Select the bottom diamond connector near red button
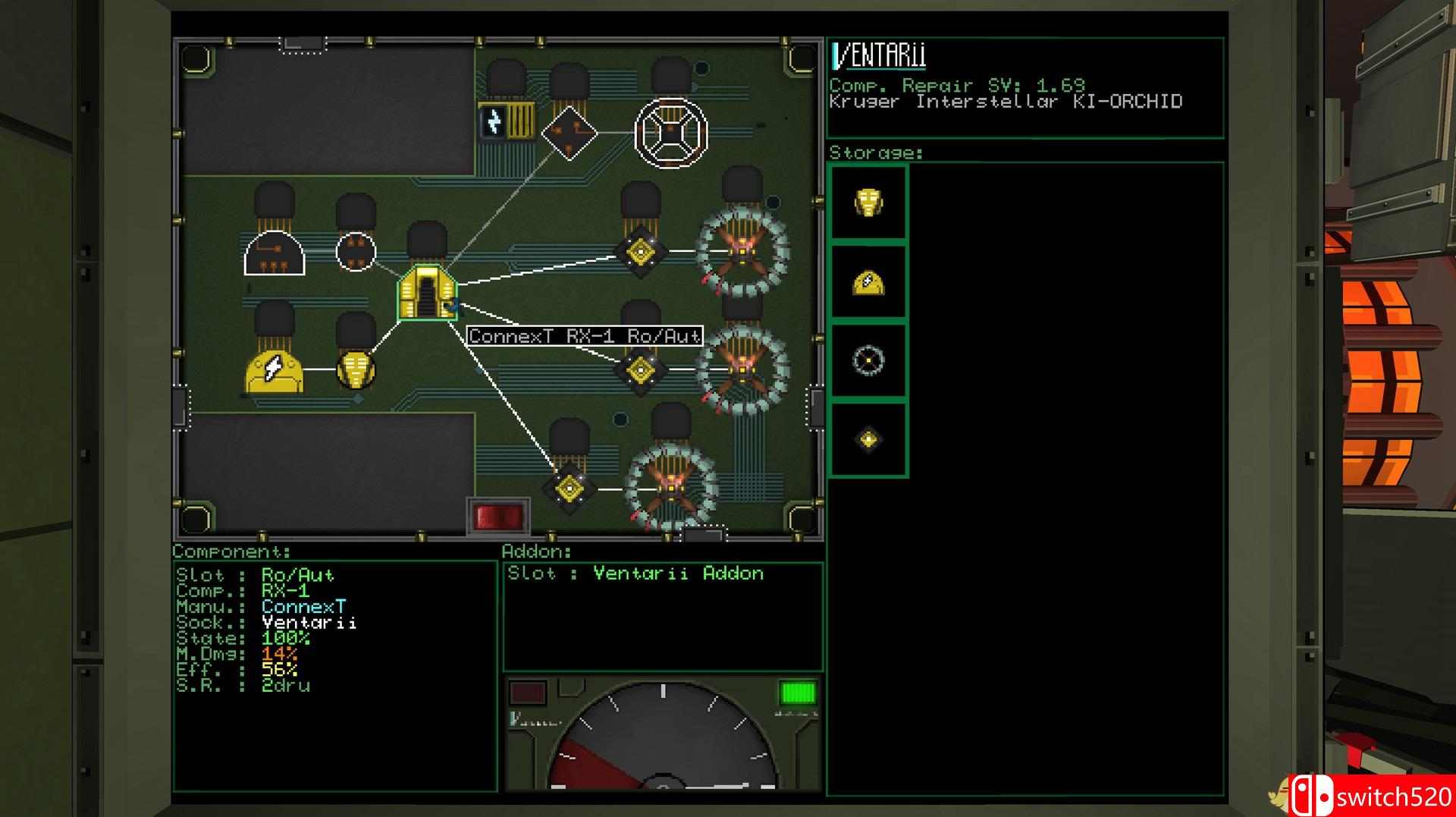 (570, 488)
